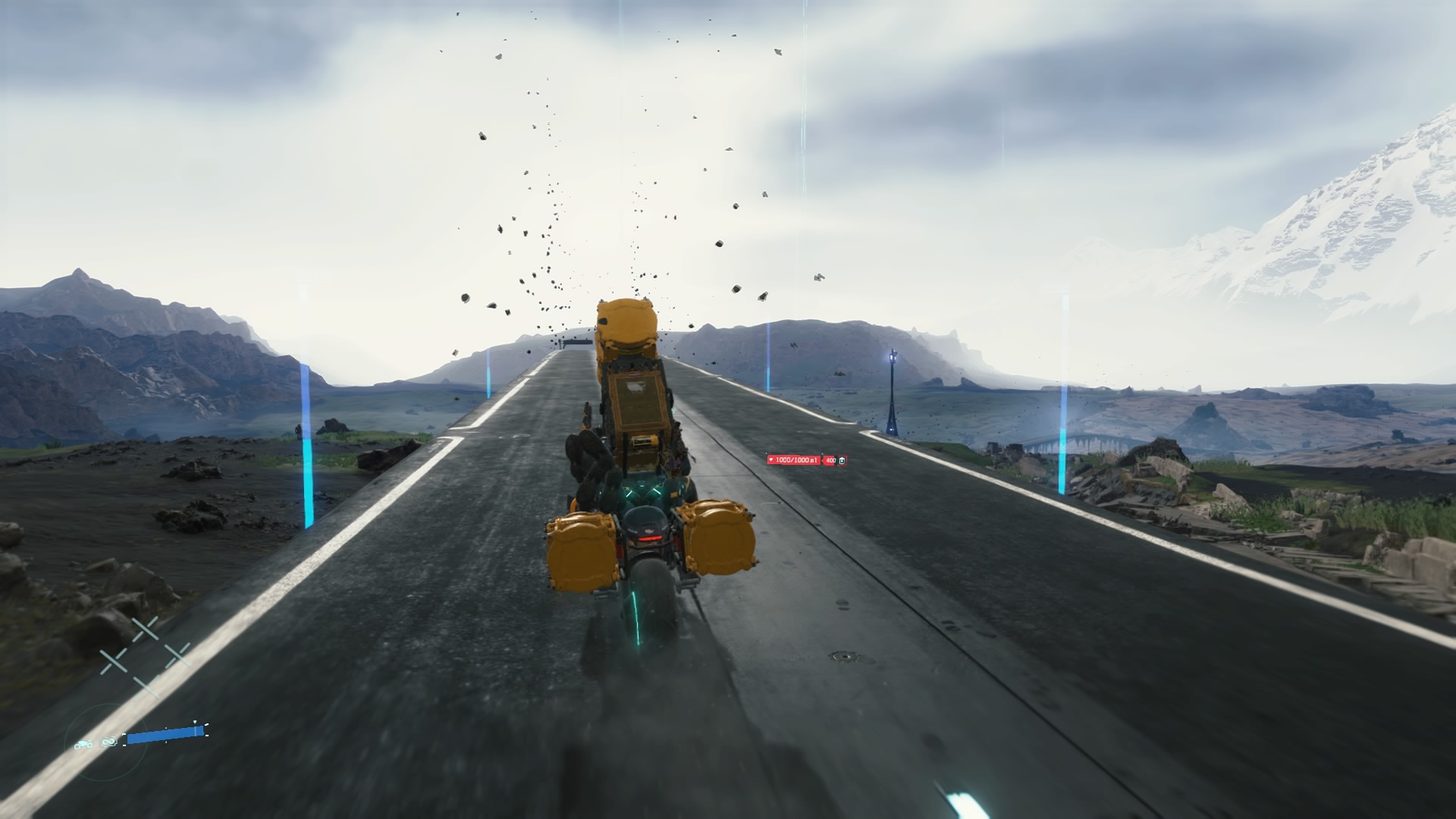The width and height of the screenshot is (1456, 819).
Task: Select the motorcycle icon in the compass HUD
Action: 83,744
